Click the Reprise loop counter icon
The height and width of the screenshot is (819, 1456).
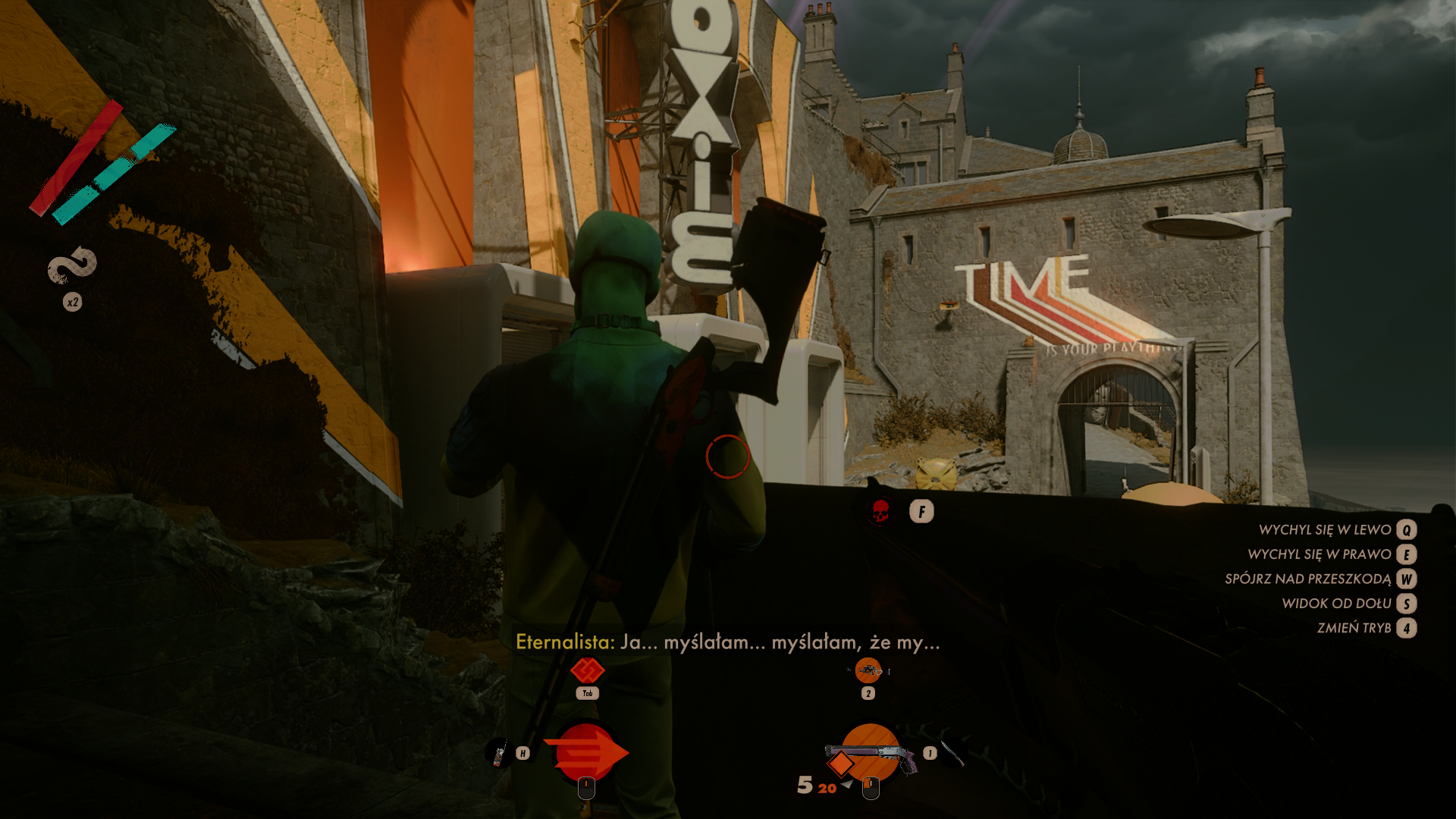pyautogui.click(x=73, y=265)
